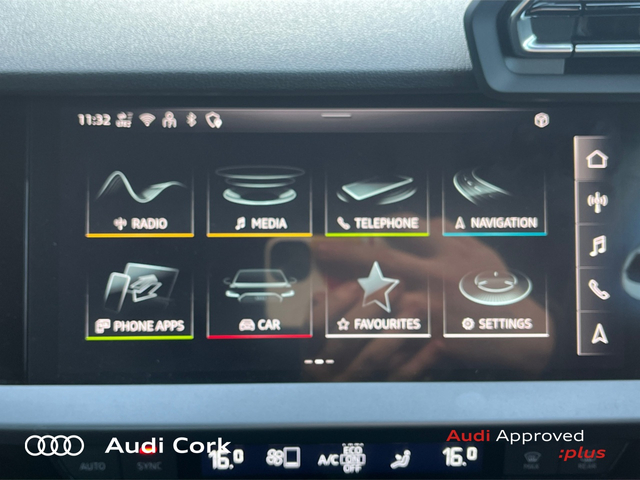Click the sidebar music note icon
Screen dimensions: 640x480
(597, 245)
